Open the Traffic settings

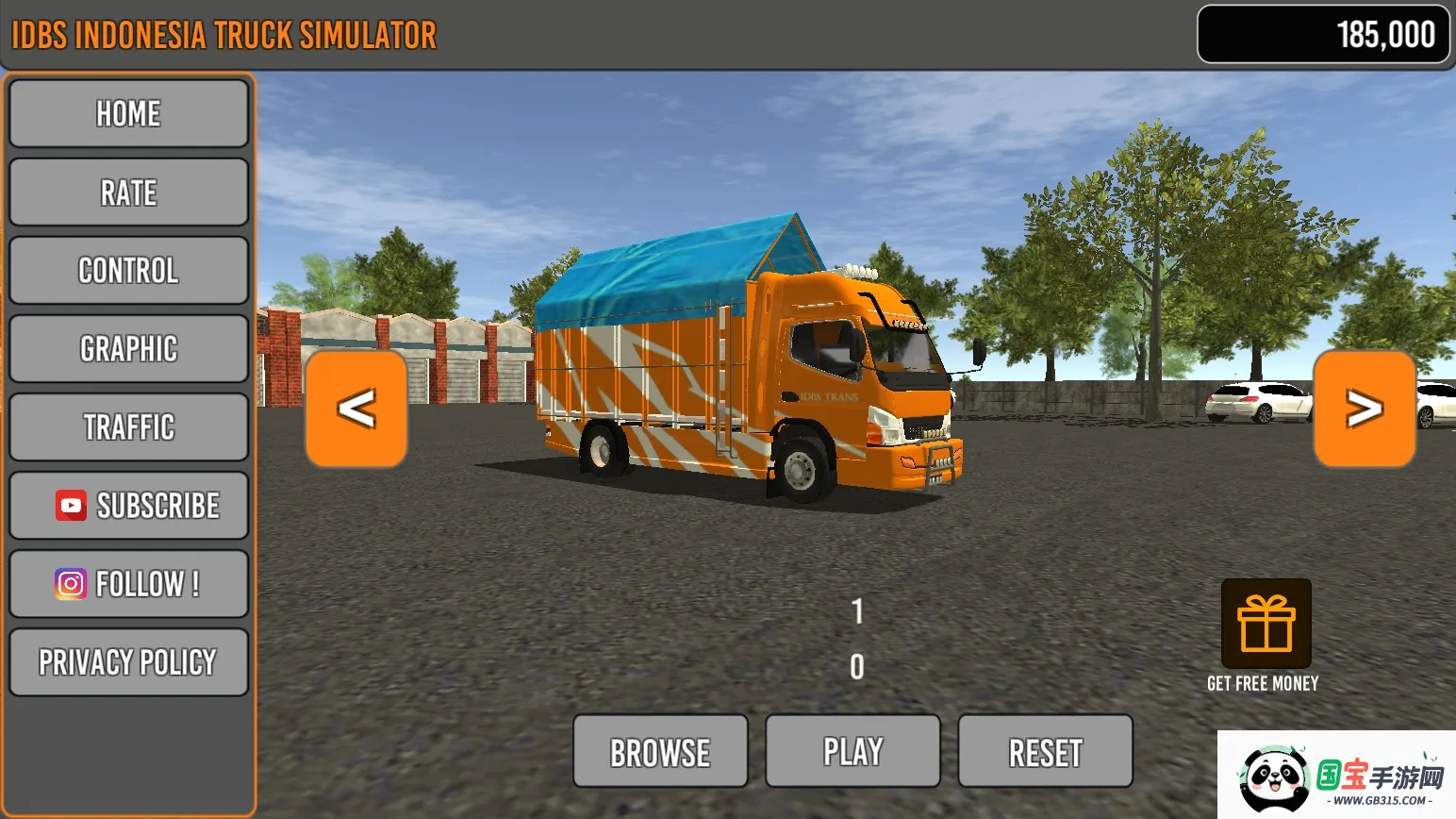(x=128, y=427)
